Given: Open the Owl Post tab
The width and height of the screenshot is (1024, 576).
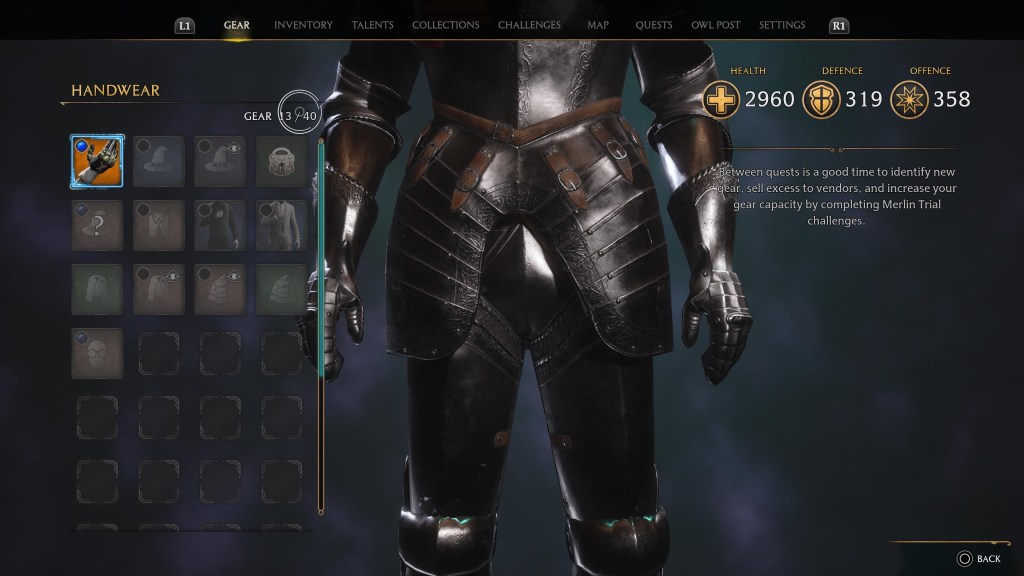Looking at the screenshot, I should click(714, 25).
